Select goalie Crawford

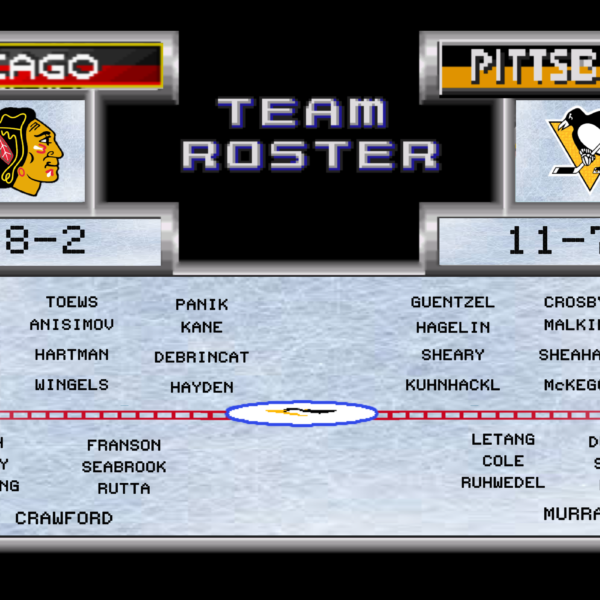pos(64,519)
